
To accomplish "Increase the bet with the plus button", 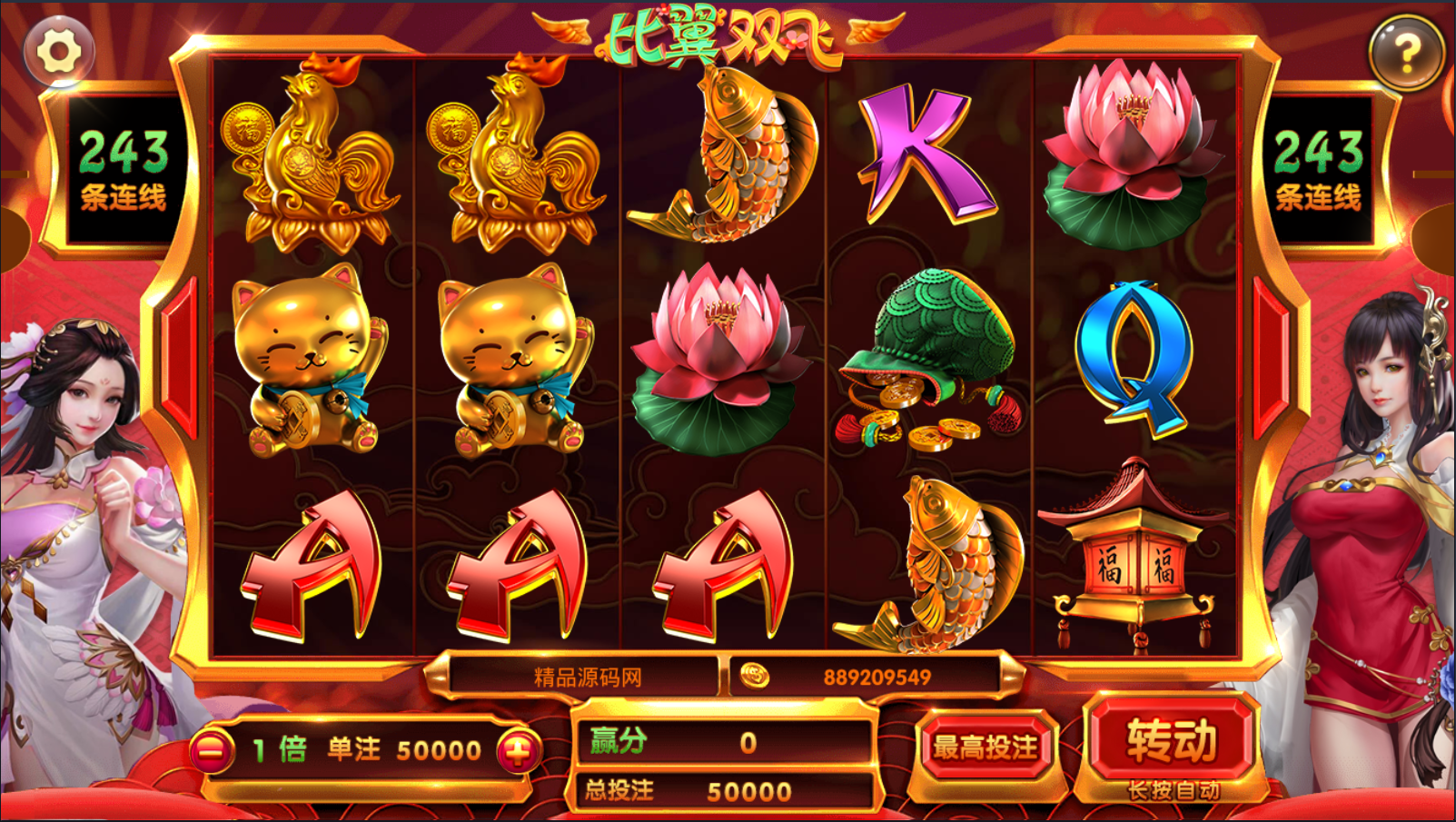I will (519, 750).
